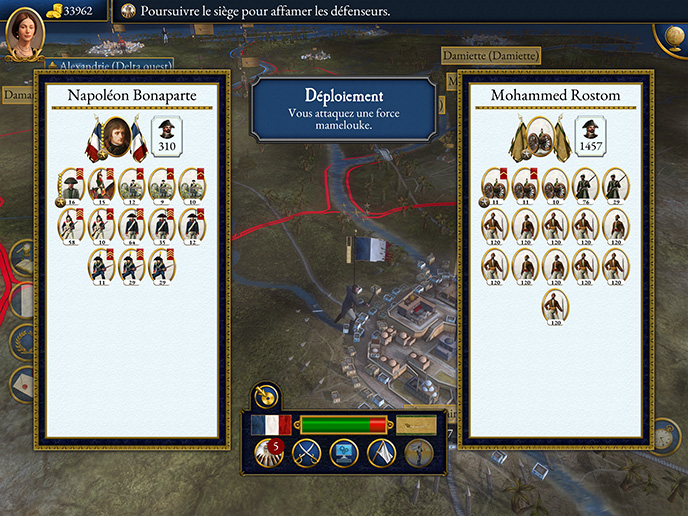Select the Mameluke unit card with 76 men

[585, 184]
